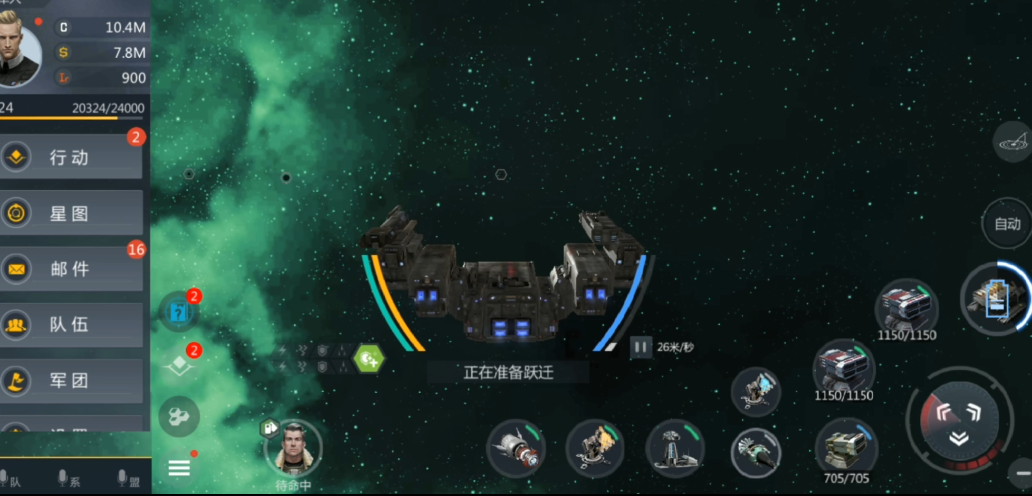Select the crew member portrait 待命中
Screen dimensions: 1032x496
pyautogui.click(x=294, y=448)
